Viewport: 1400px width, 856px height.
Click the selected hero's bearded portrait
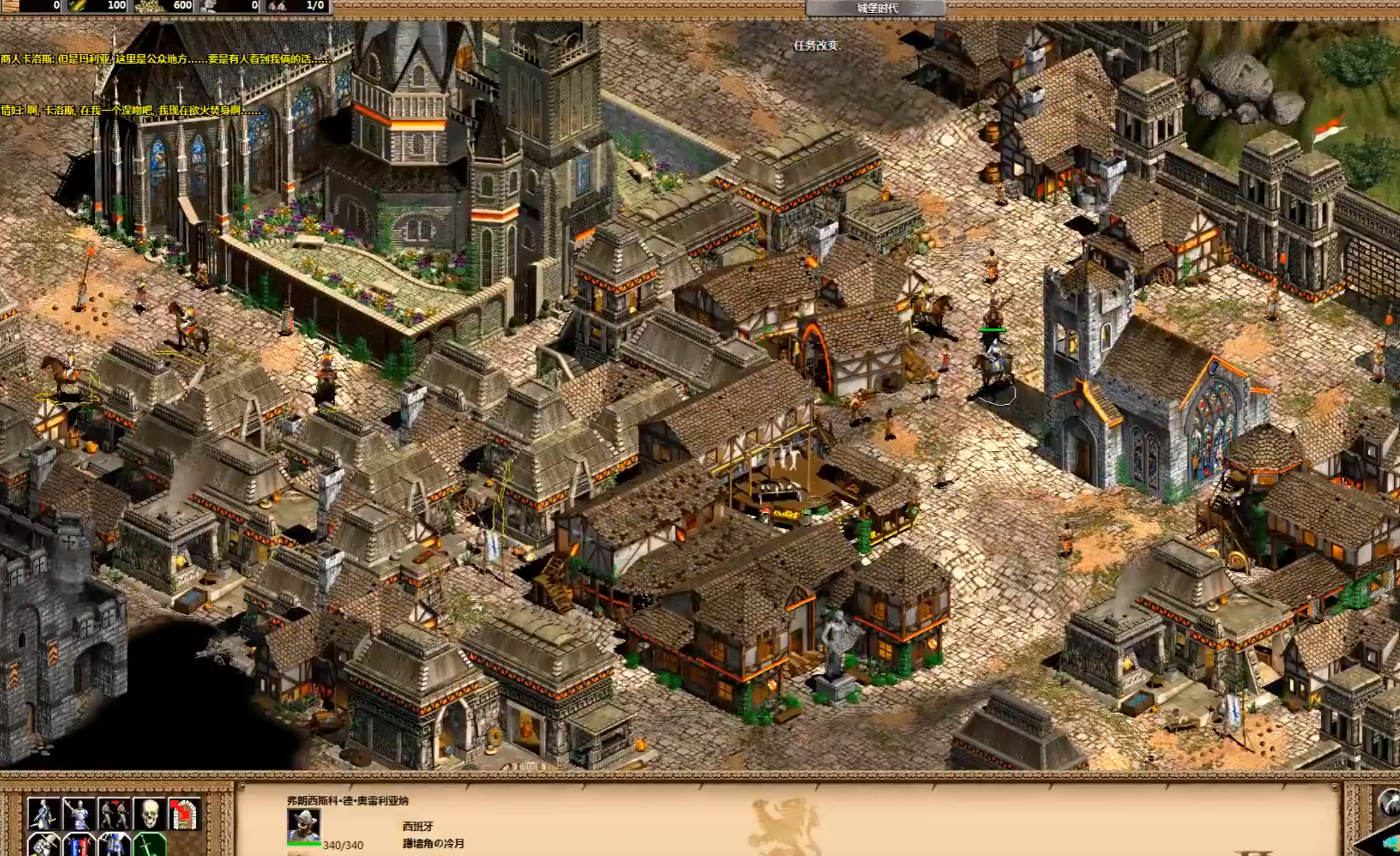303,825
